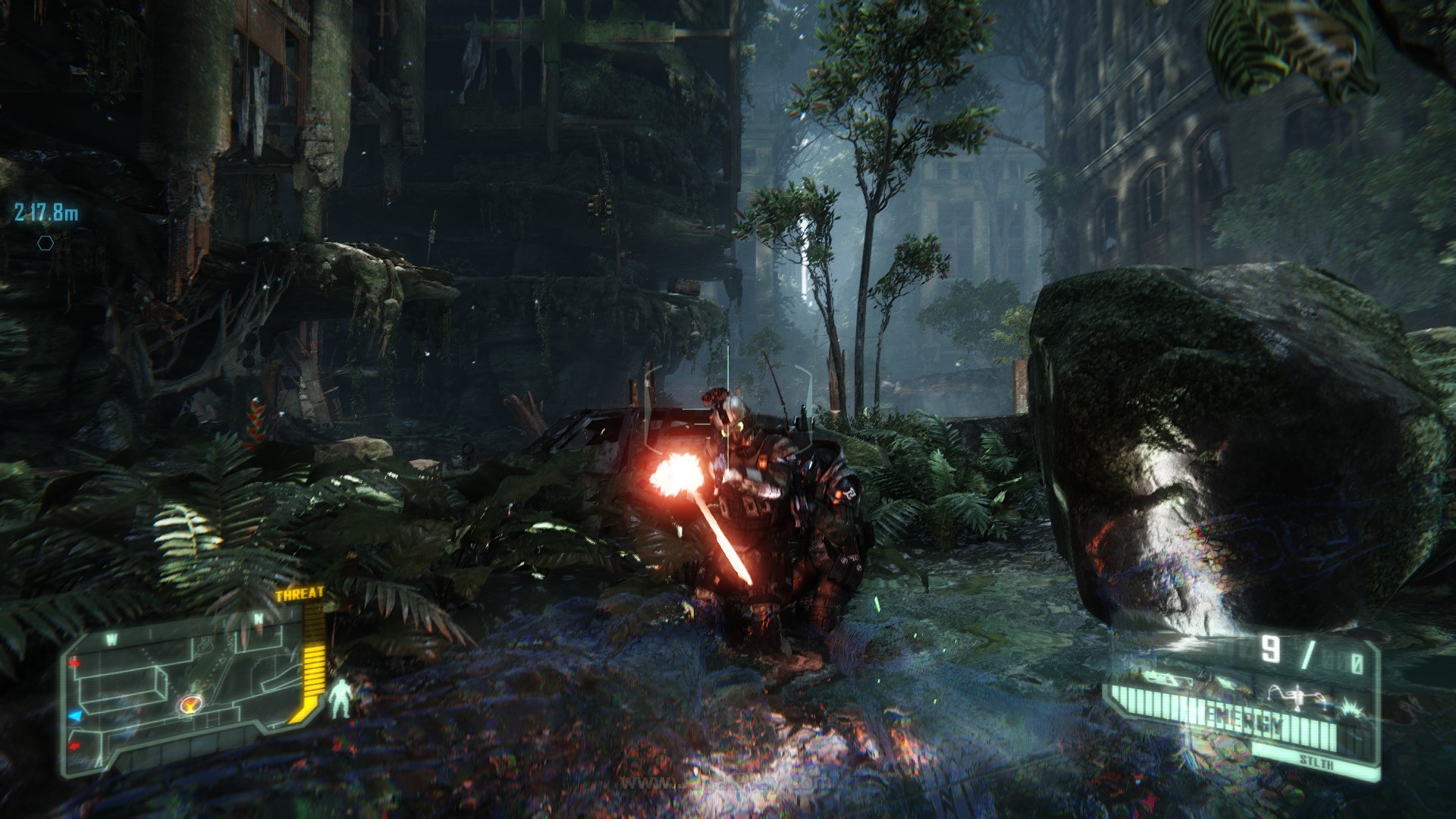Select the orange objective marker on the minimap
The image size is (1456, 819).
190,706
